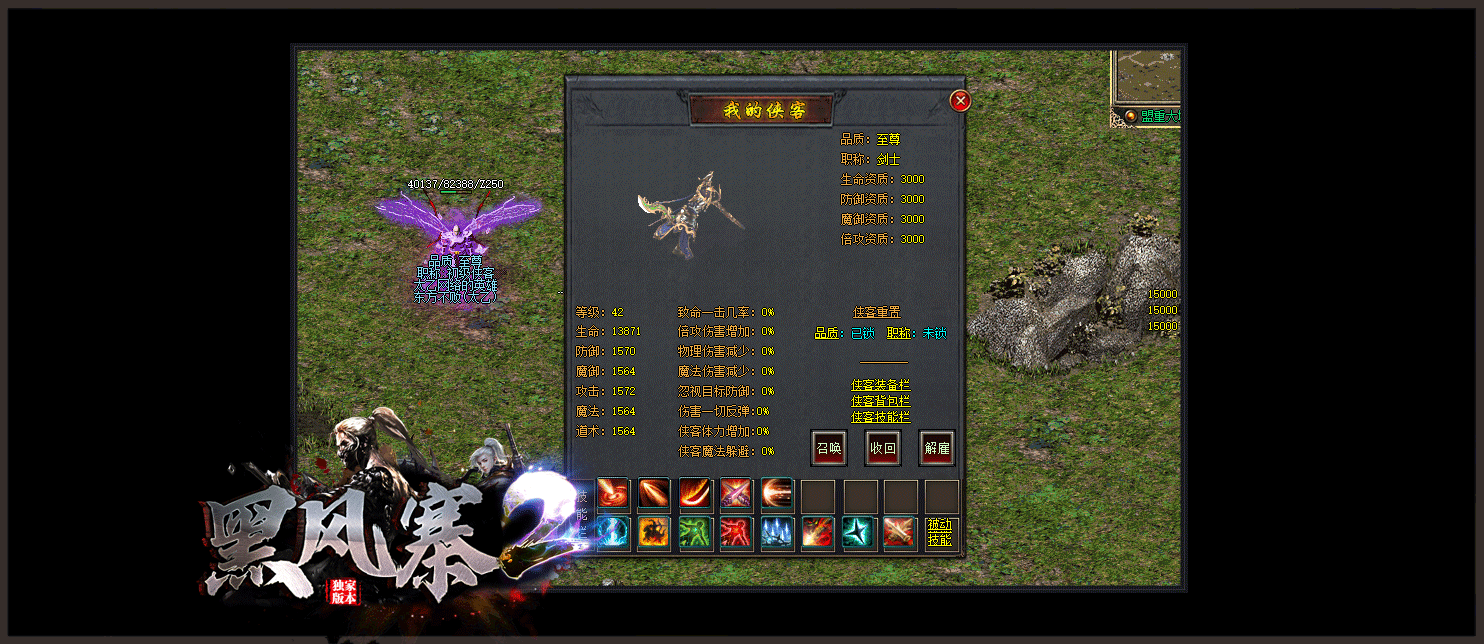Select the wooden log skill icon
This screenshot has width=1484, height=644.
coord(899,532)
